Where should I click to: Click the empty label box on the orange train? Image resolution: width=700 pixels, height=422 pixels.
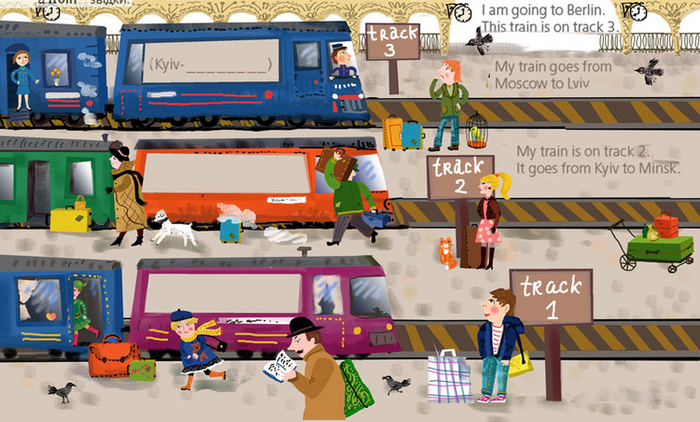[x=228, y=174]
